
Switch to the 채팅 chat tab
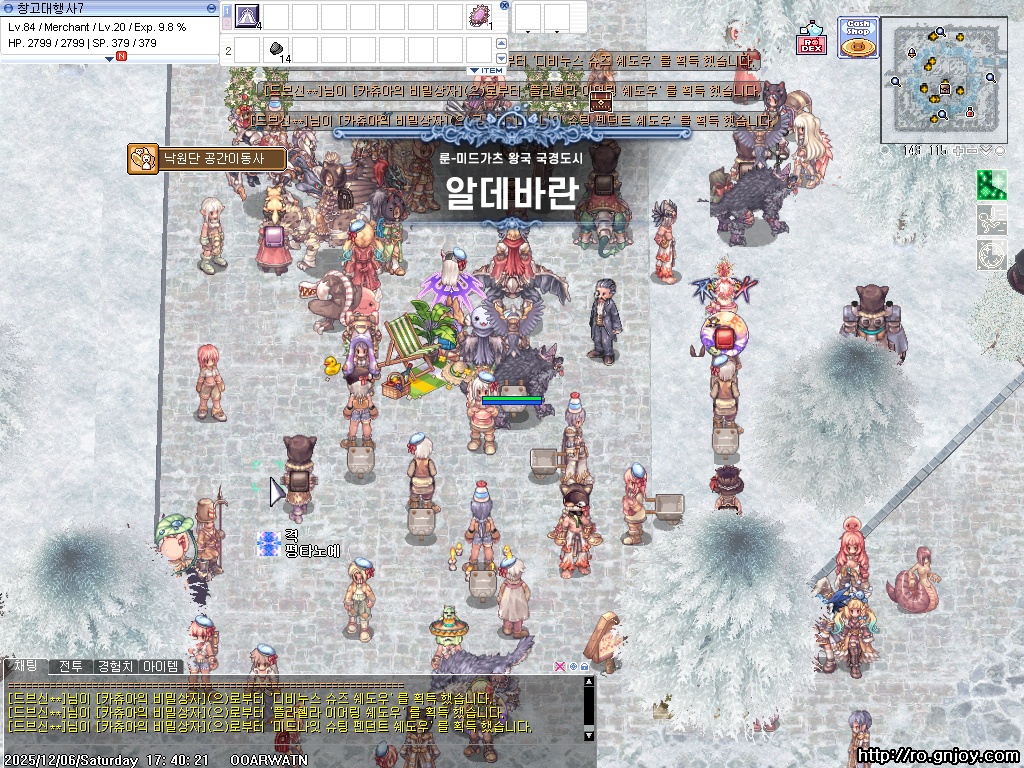25,666
